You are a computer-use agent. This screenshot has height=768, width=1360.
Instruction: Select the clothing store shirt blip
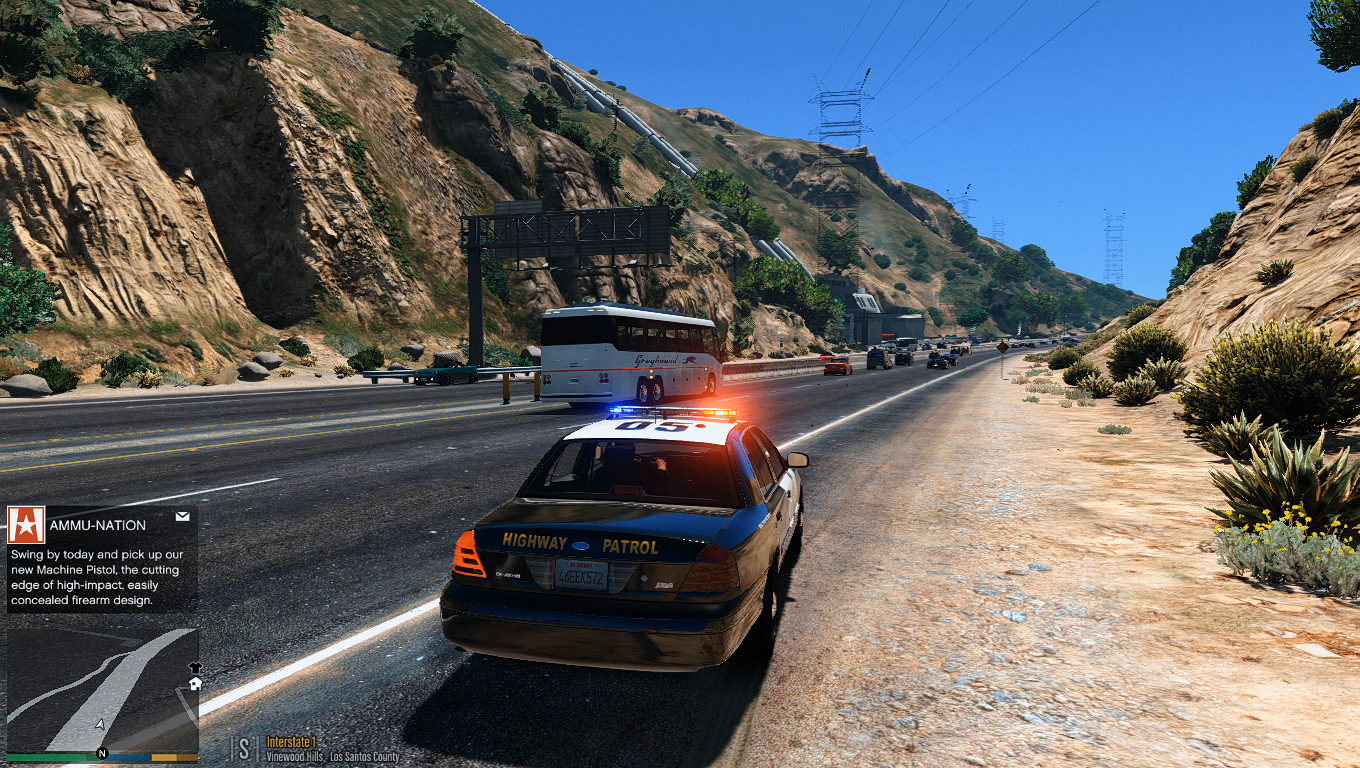point(195,667)
